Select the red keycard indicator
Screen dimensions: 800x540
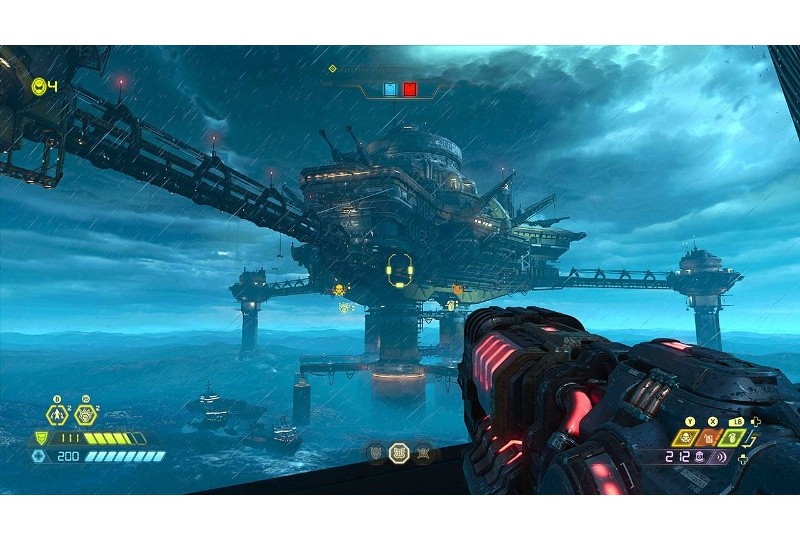[x=409, y=90]
